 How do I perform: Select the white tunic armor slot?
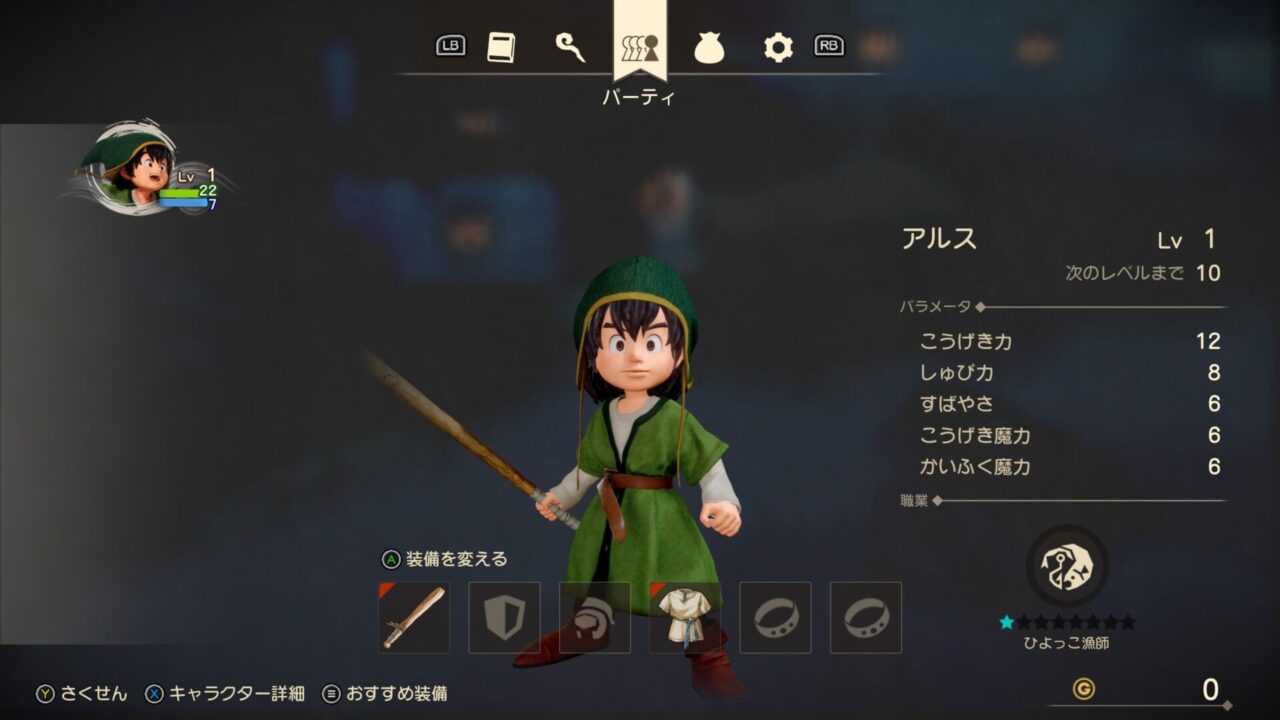685,618
